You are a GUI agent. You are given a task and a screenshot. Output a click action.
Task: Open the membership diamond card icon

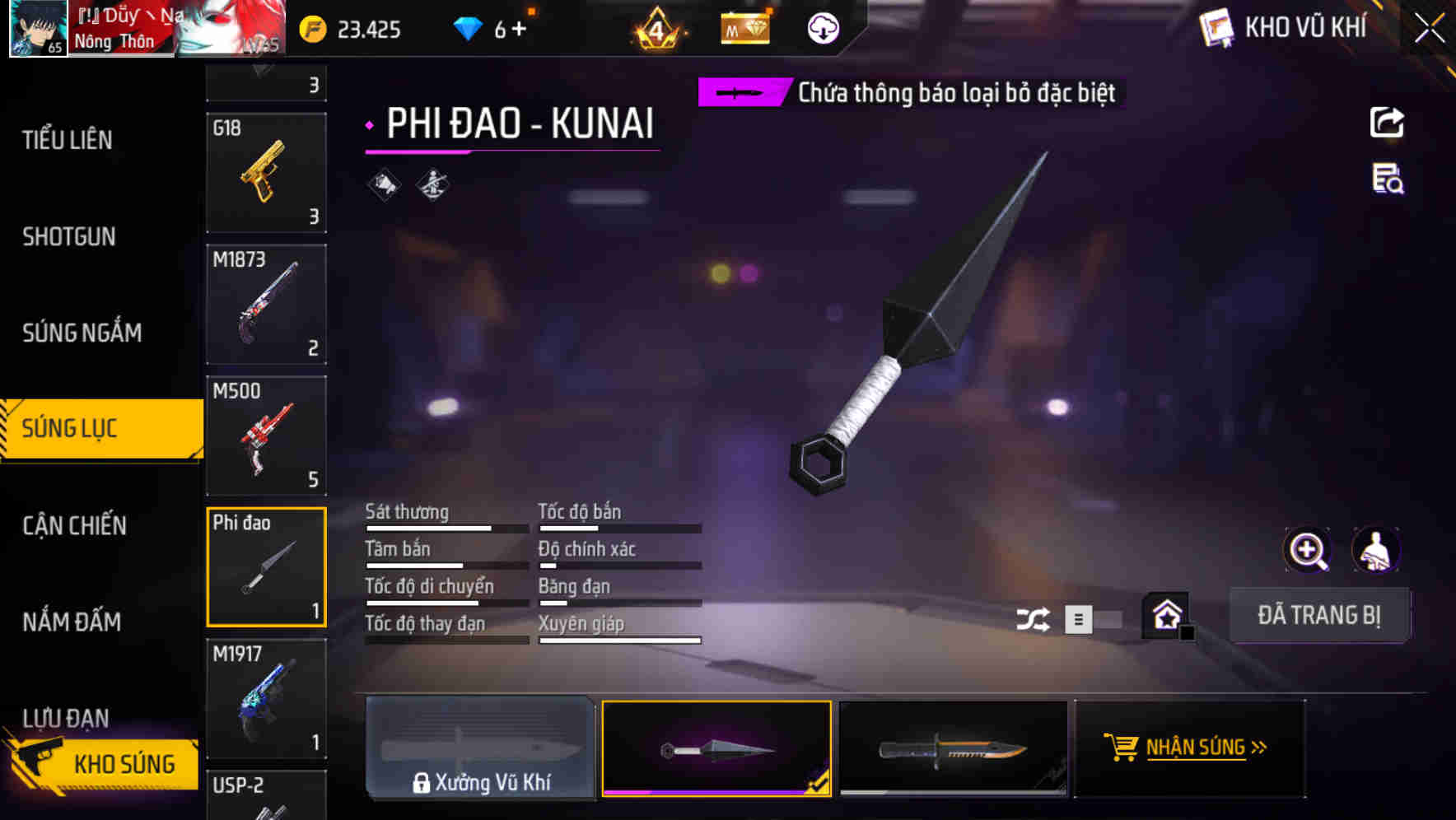[x=745, y=29]
